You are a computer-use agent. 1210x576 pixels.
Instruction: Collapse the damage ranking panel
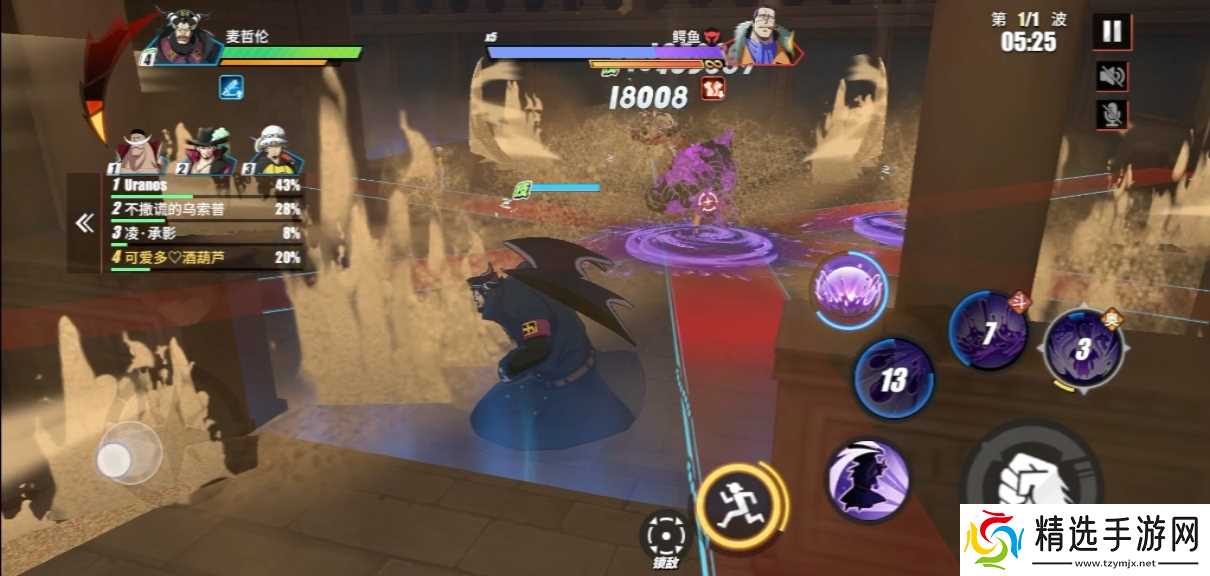pos(84,224)
